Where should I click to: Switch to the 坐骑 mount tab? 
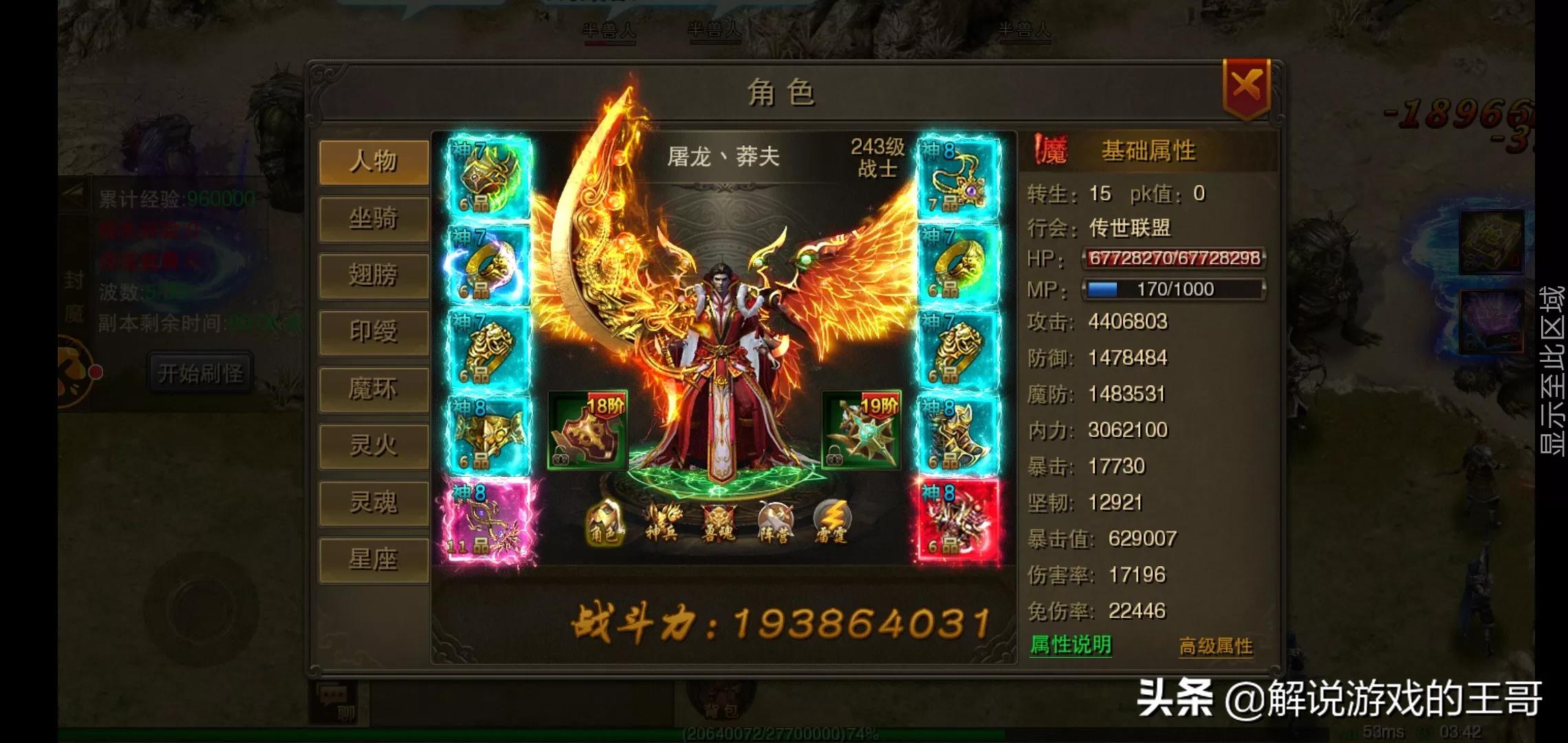[x=373, y=219]
